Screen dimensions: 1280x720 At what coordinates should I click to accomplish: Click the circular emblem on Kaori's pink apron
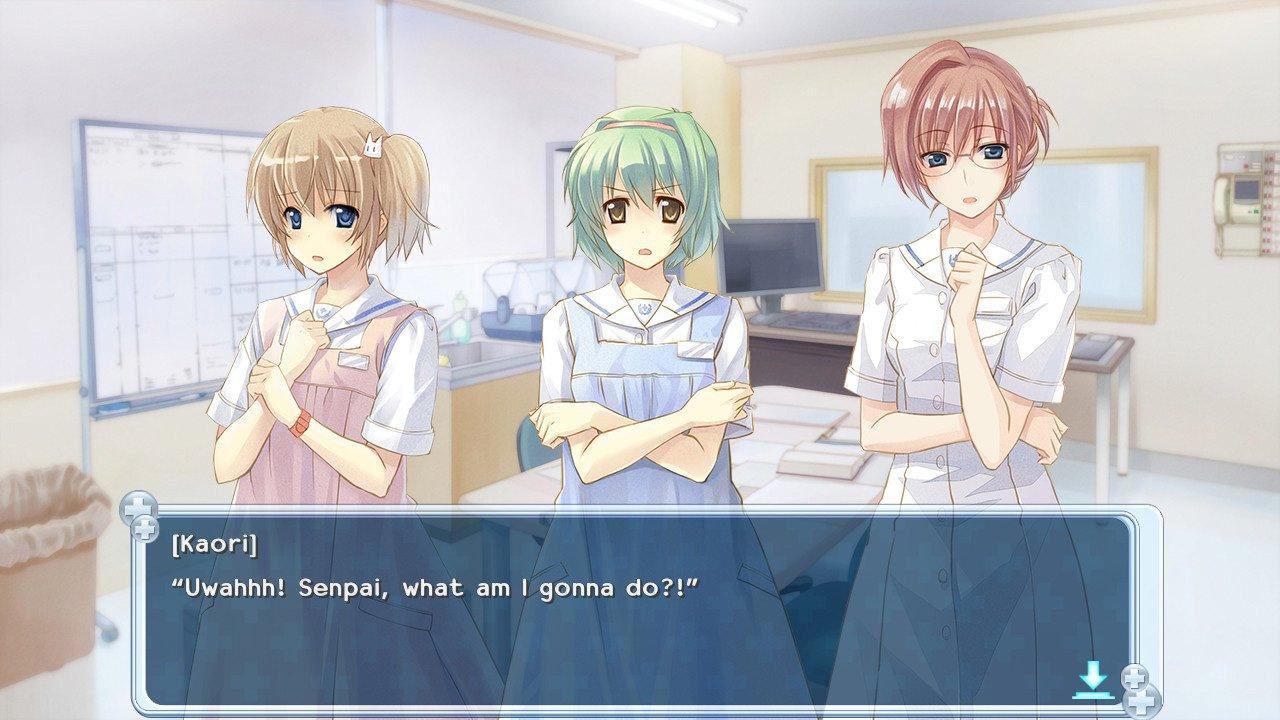click(x=321, y=312)
